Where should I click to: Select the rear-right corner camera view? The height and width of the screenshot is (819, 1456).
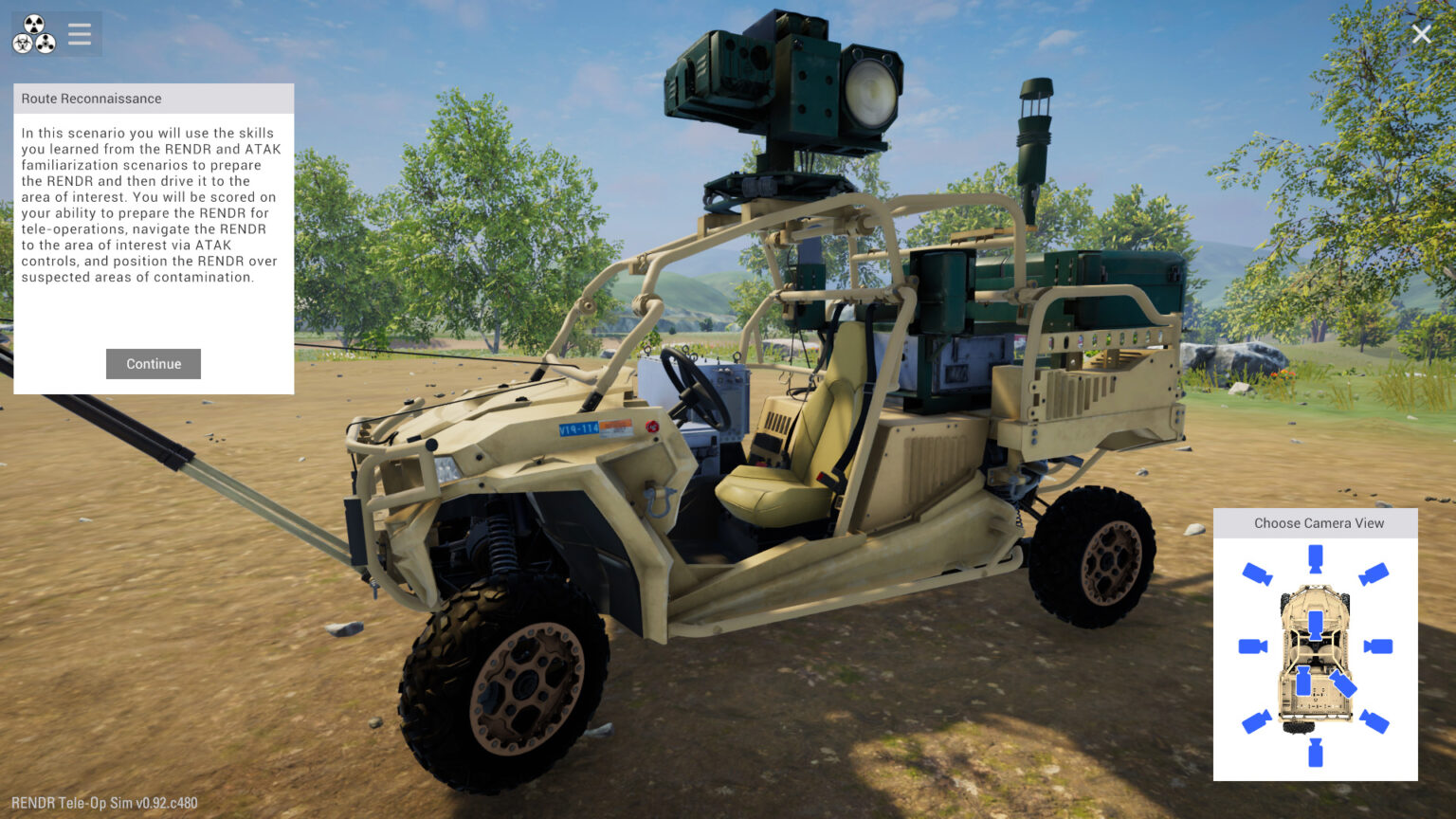tap(1374, 719)
